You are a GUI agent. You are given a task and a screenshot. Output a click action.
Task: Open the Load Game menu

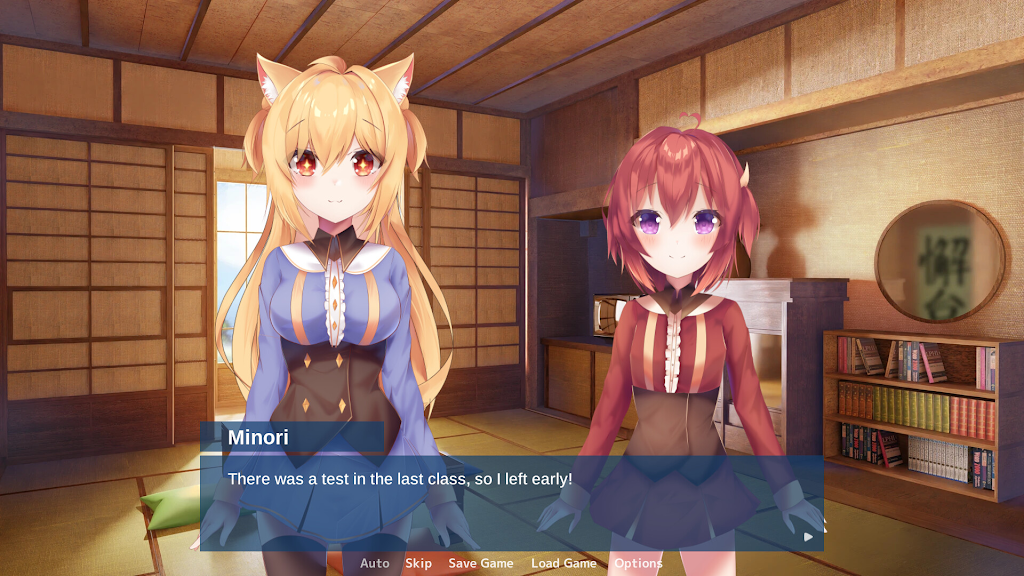tap(564, 563)
